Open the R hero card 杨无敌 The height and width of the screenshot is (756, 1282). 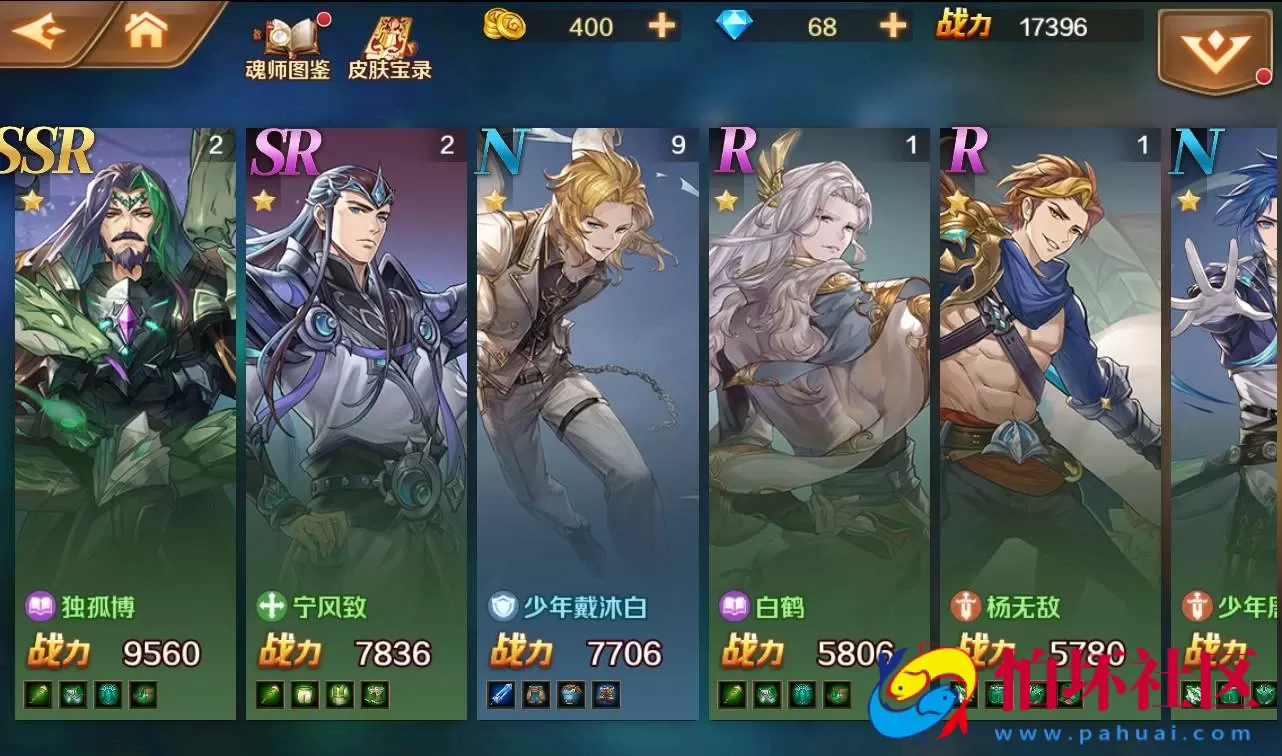pos(1050,400)
